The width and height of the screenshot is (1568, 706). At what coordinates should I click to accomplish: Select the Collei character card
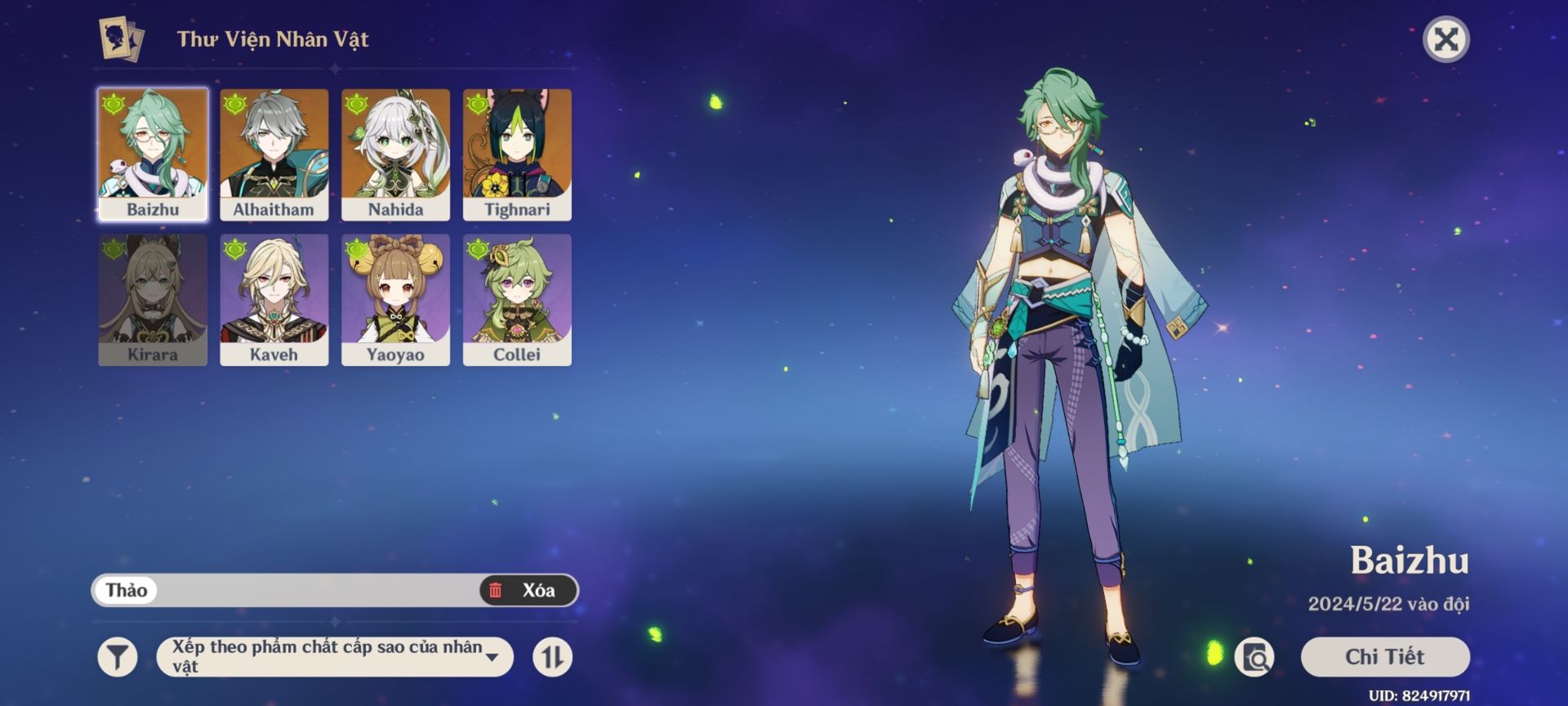pos(517,299)
